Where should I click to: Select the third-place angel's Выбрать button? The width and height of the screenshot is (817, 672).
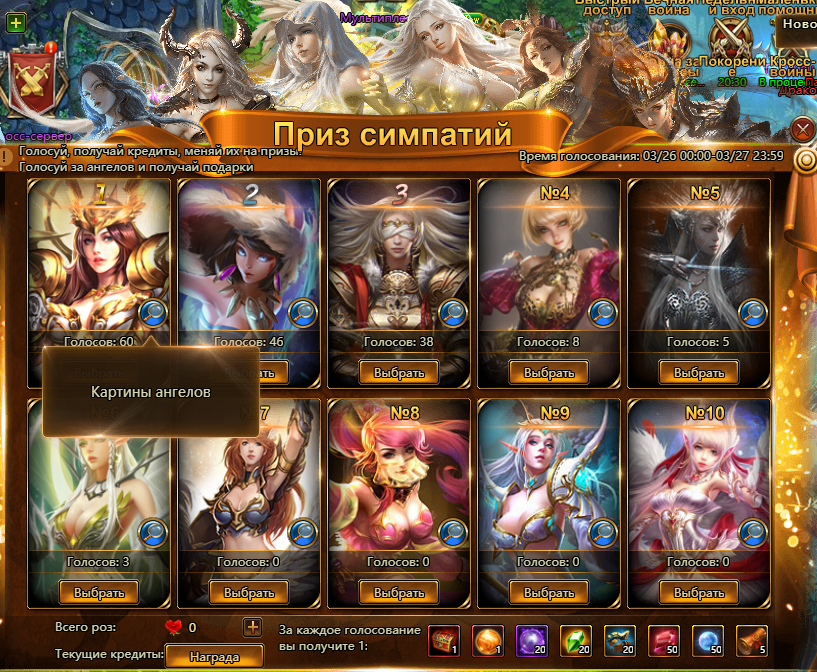click(399, 372)
